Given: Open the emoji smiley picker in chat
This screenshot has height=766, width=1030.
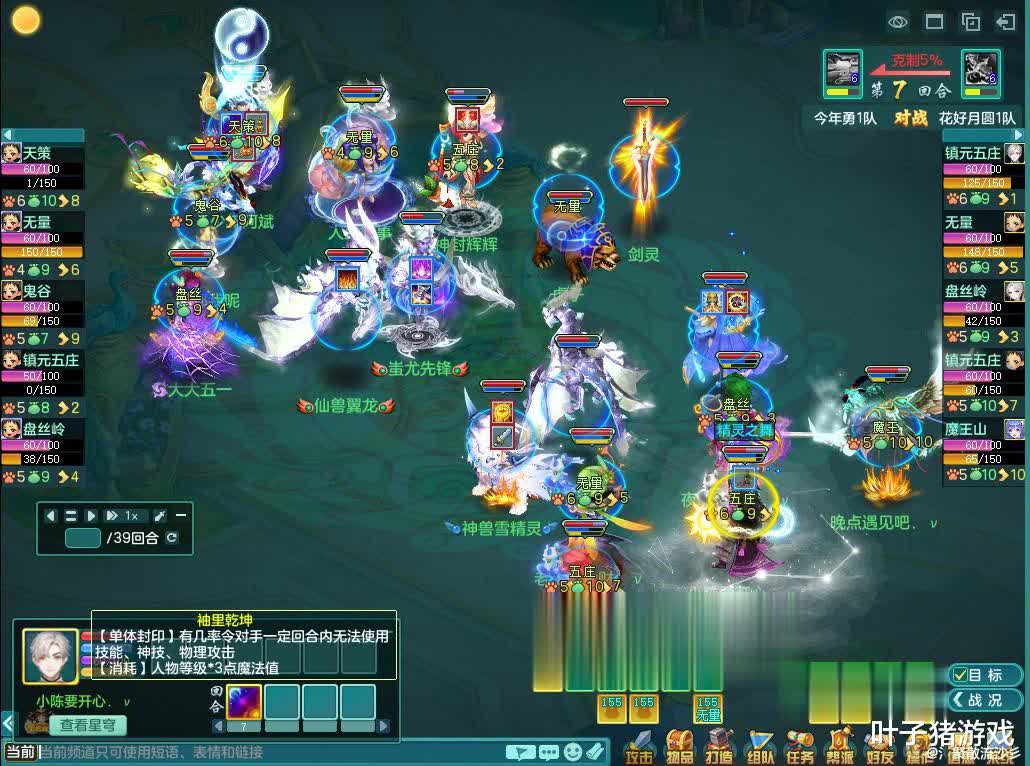Looking at the screenshot, I should [573, 751].
